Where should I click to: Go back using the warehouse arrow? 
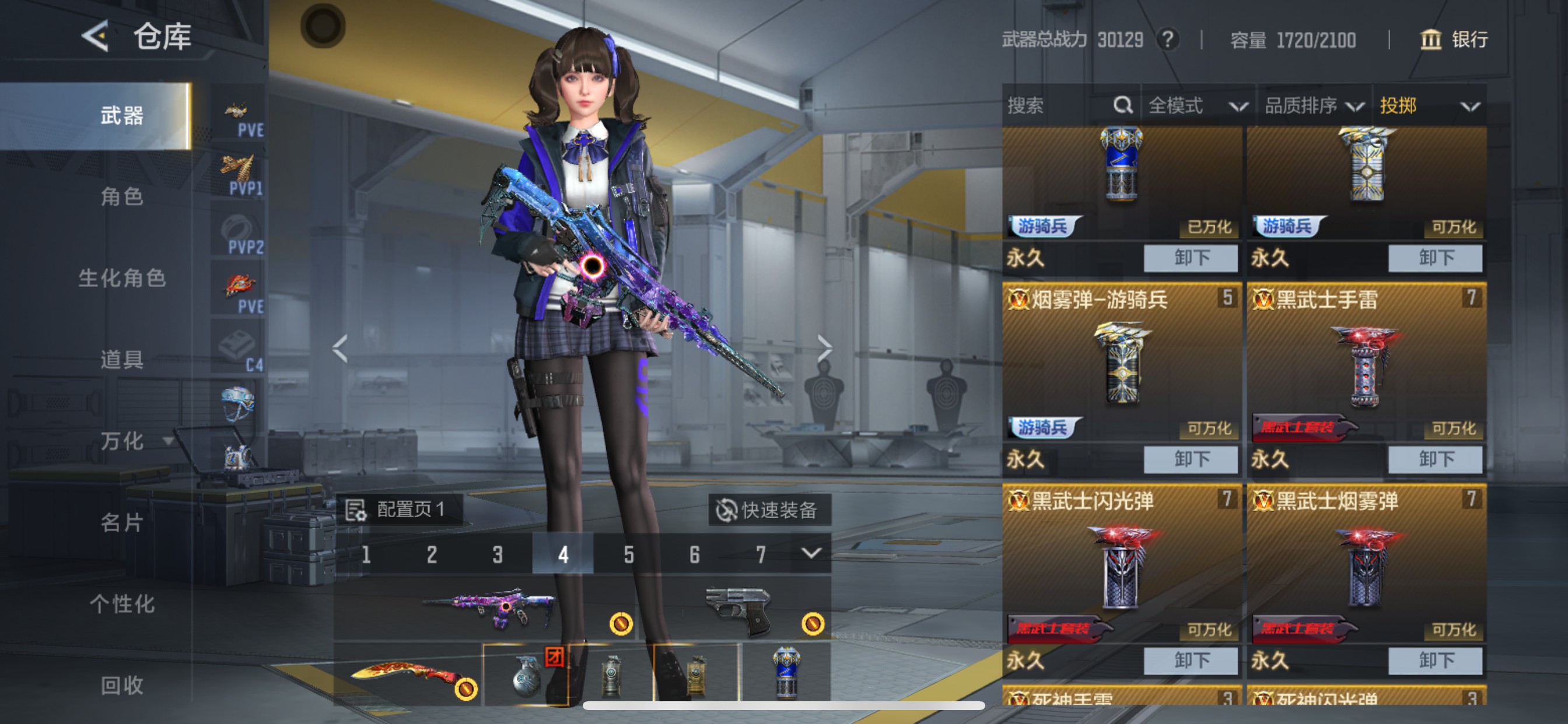point(96,37)
